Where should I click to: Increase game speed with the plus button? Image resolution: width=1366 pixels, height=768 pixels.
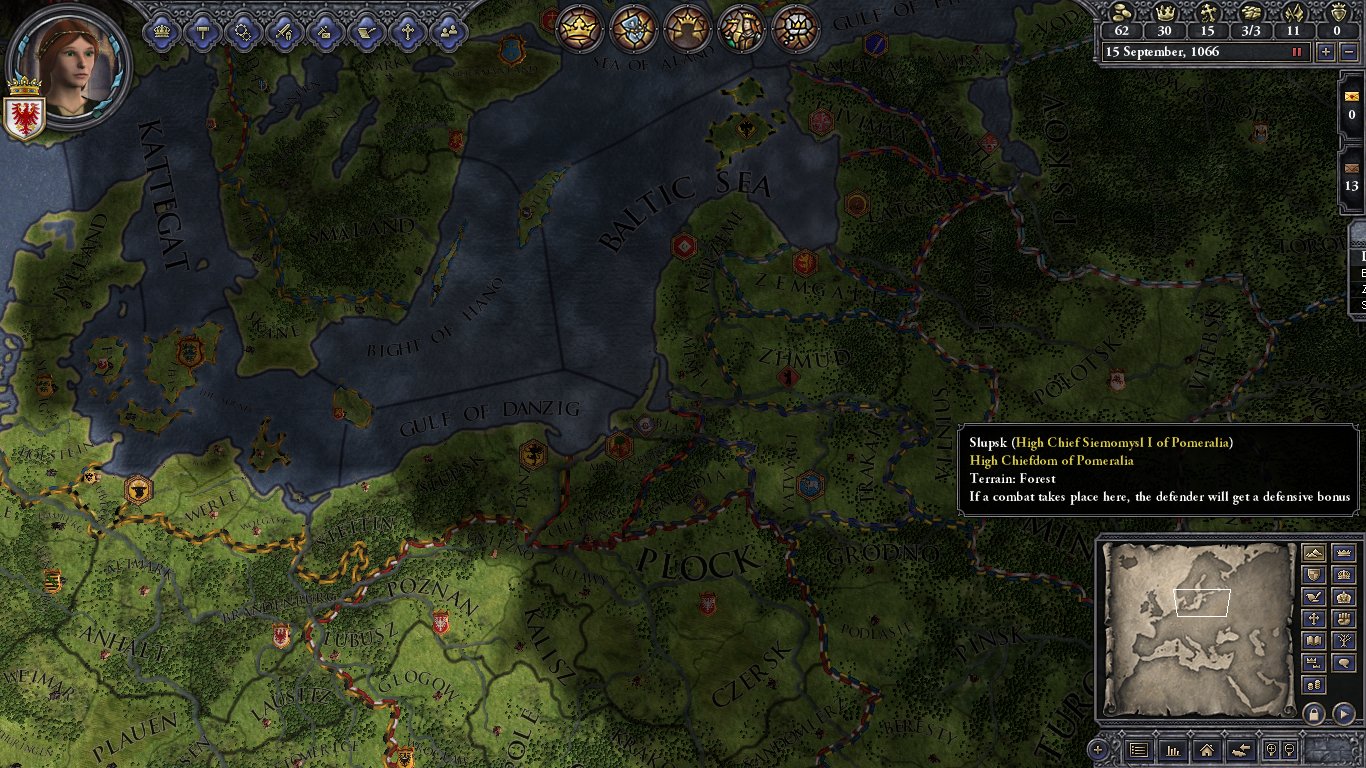pyautogui.click(x=1326, y=52)
